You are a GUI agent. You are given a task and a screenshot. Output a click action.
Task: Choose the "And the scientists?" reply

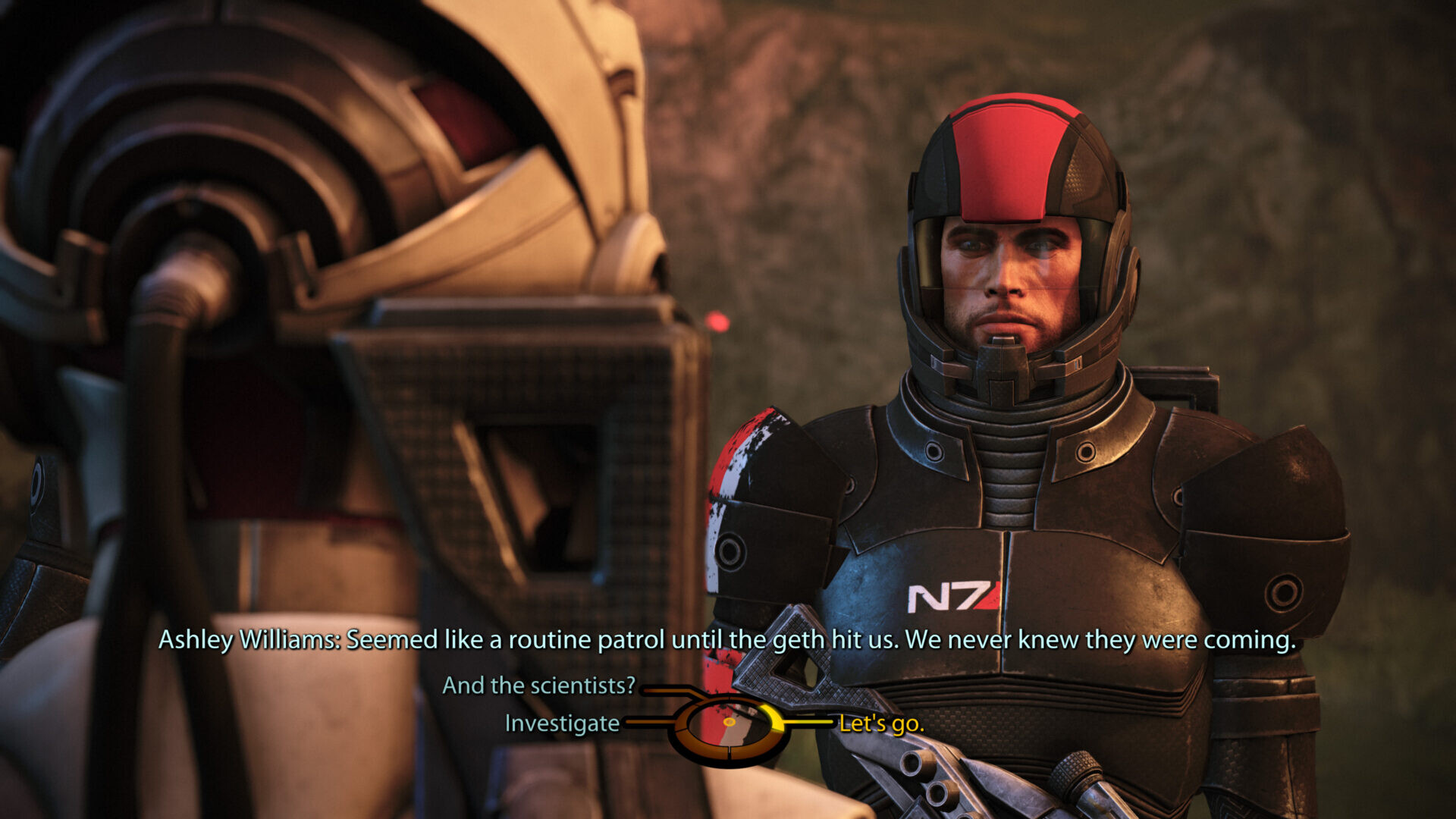click(x=538, y=686)
